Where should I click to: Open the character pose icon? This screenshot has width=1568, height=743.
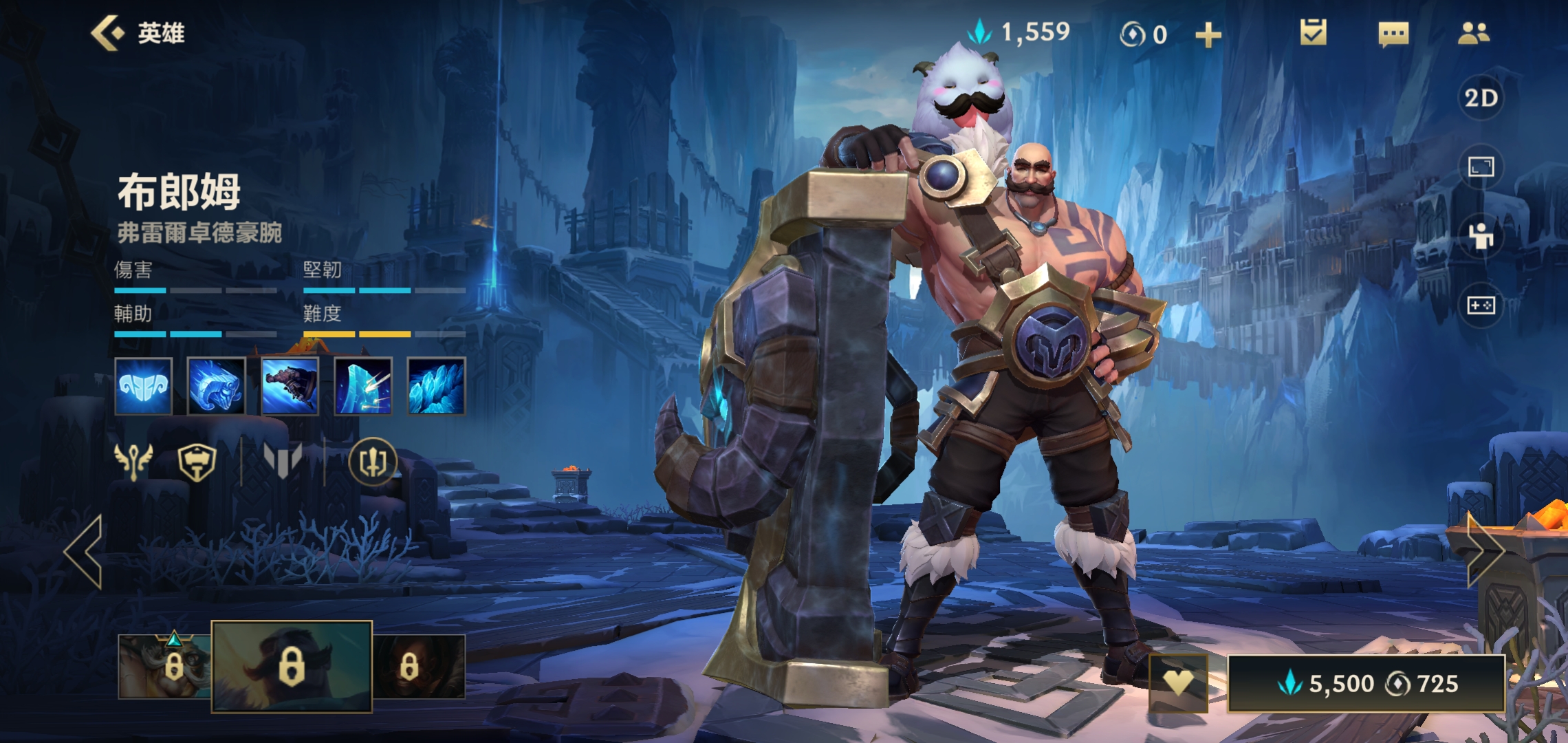pos(1481,236)
